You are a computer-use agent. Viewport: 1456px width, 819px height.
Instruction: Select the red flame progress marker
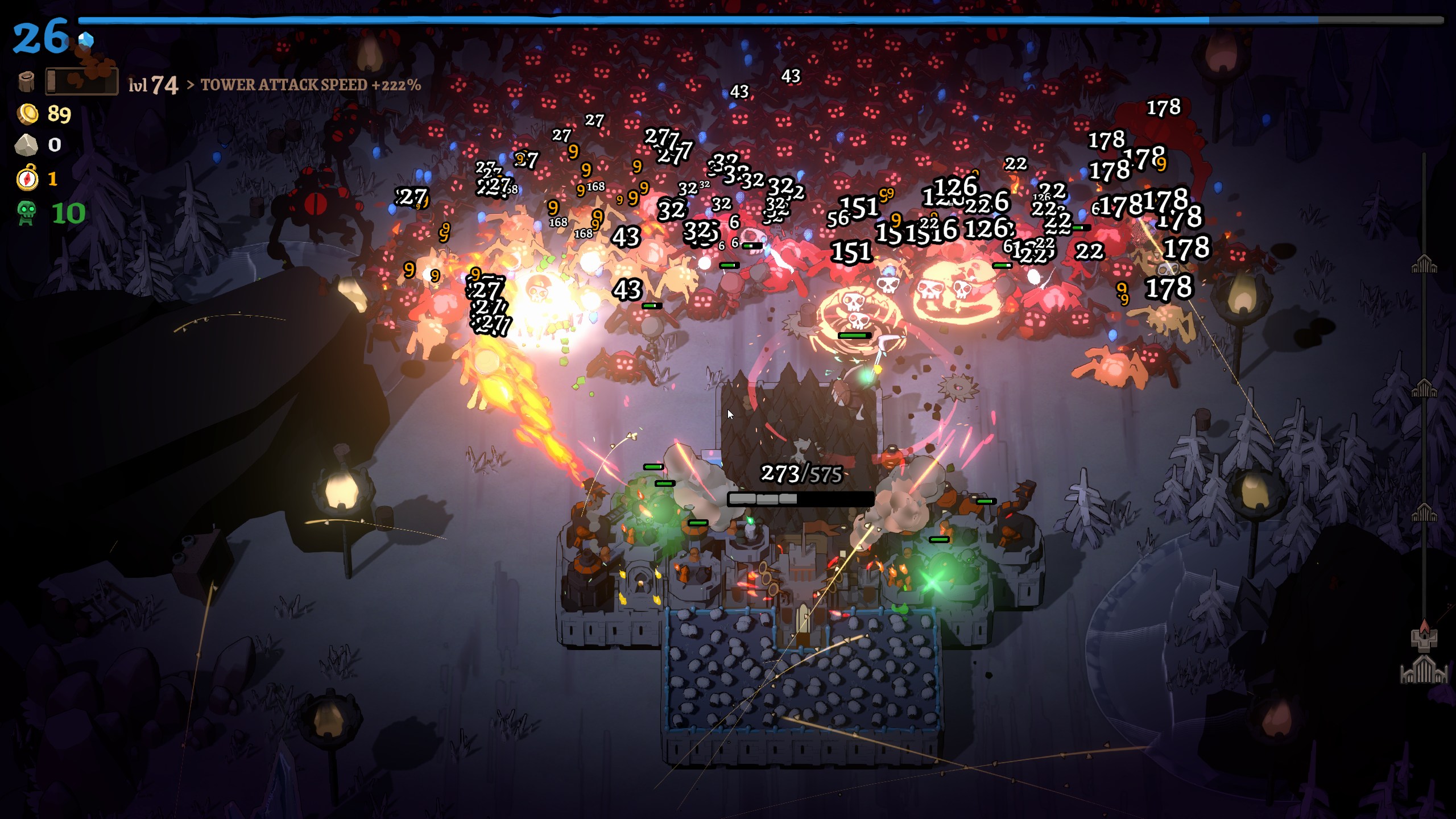(1424, 627)
